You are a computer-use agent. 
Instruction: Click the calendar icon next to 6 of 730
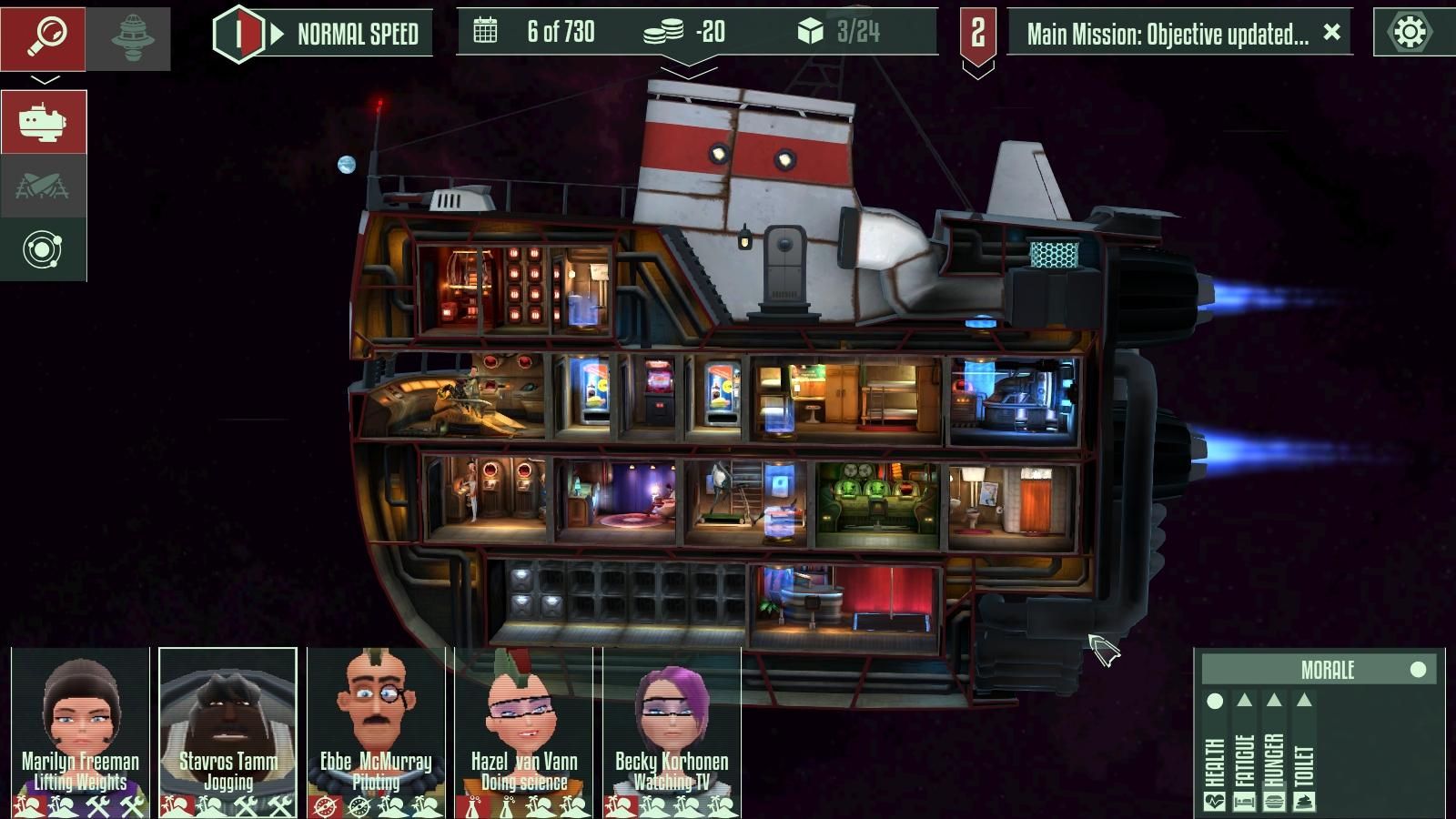click(x=486, y=32)
